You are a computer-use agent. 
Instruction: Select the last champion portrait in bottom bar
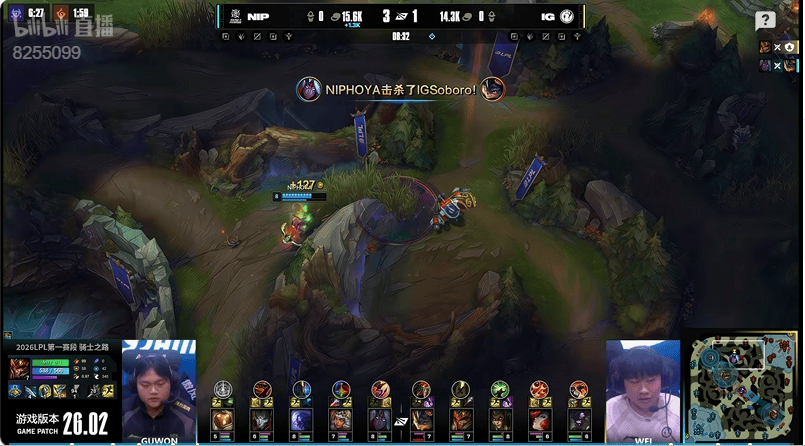(580, 419)
